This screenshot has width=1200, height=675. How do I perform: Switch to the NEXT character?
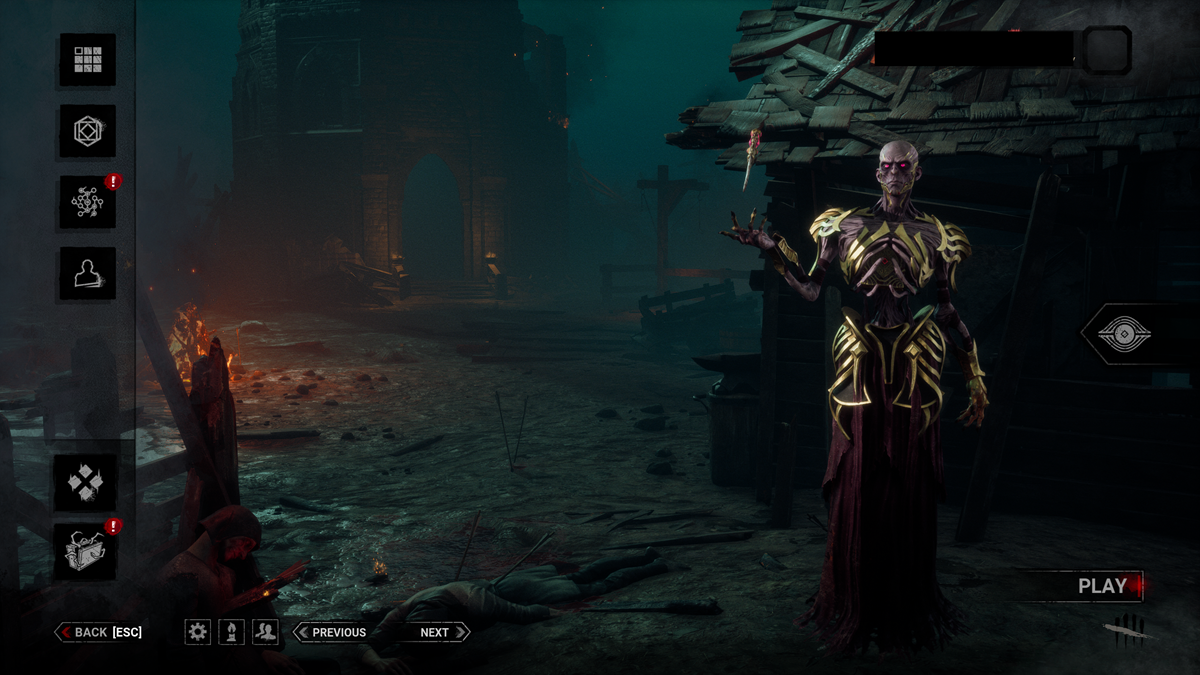click(433, 632)
